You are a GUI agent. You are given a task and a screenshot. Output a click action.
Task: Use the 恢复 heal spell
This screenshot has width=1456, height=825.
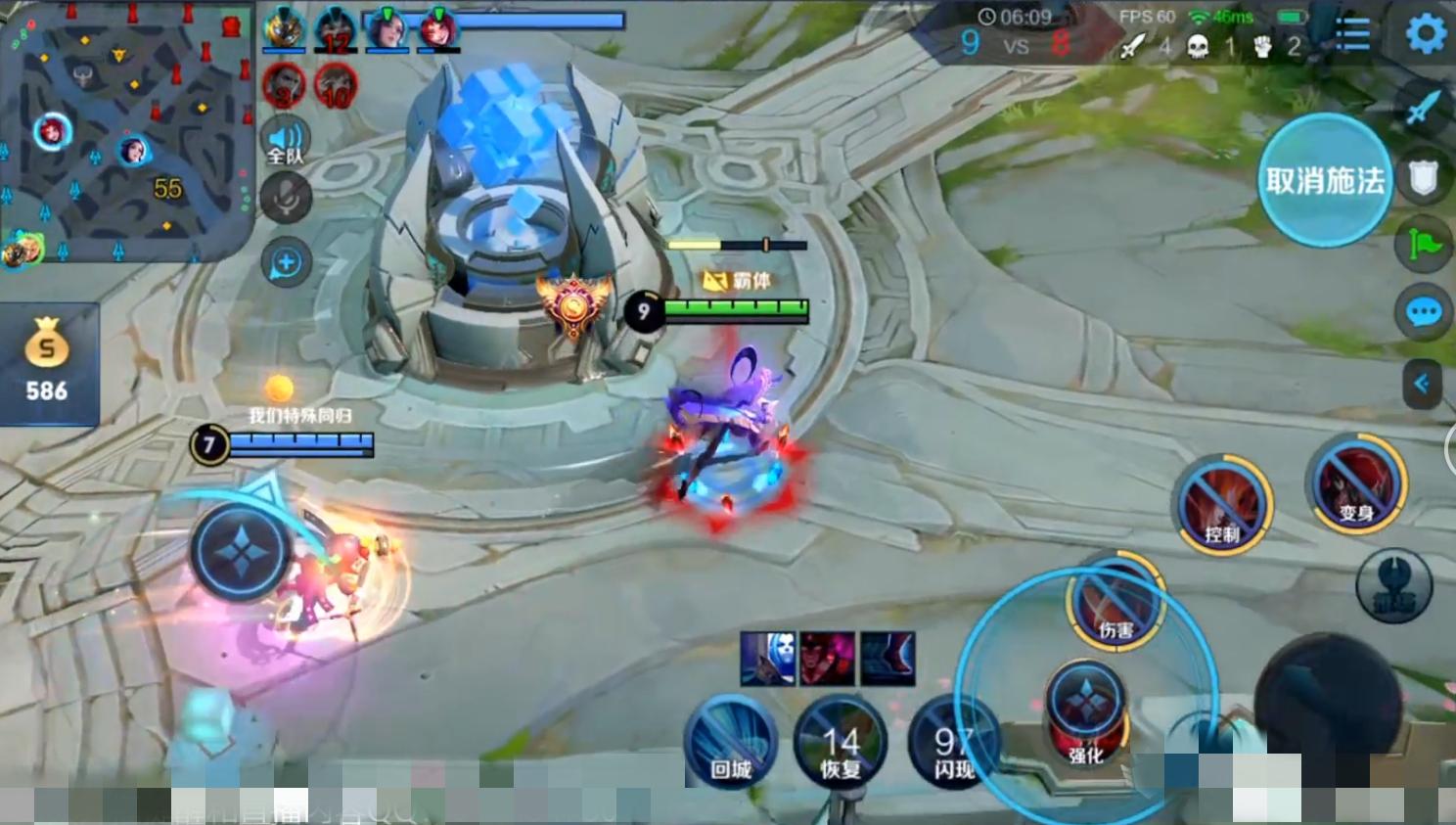click(840, 743)
